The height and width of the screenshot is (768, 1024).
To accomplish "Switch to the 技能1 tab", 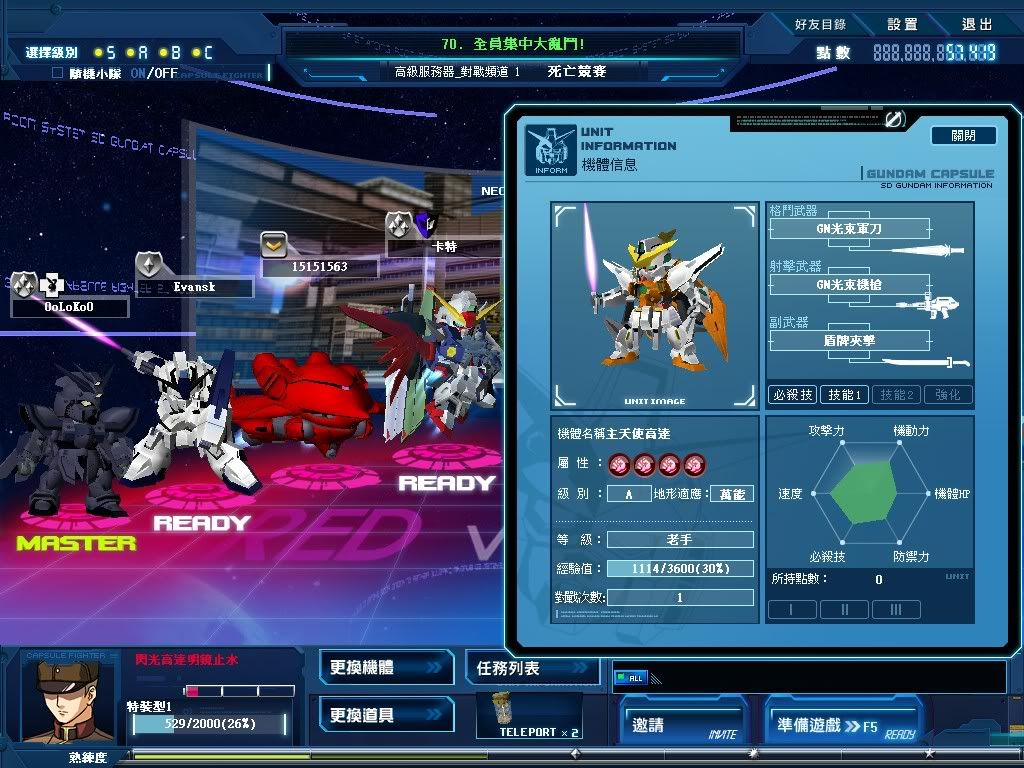I will [x=844, y=395].
